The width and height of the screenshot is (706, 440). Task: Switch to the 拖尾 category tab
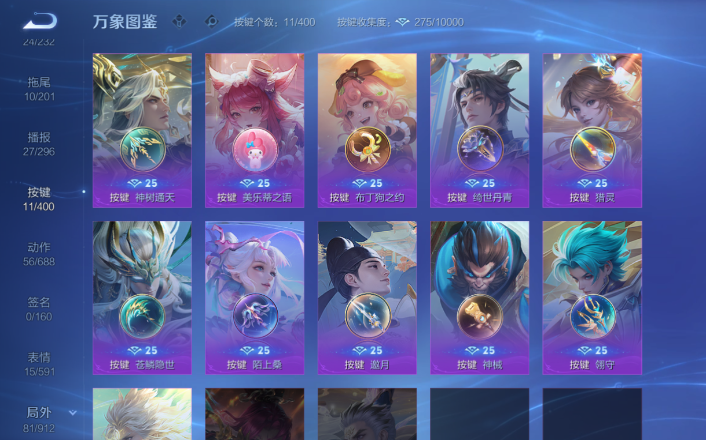point(39,88)
